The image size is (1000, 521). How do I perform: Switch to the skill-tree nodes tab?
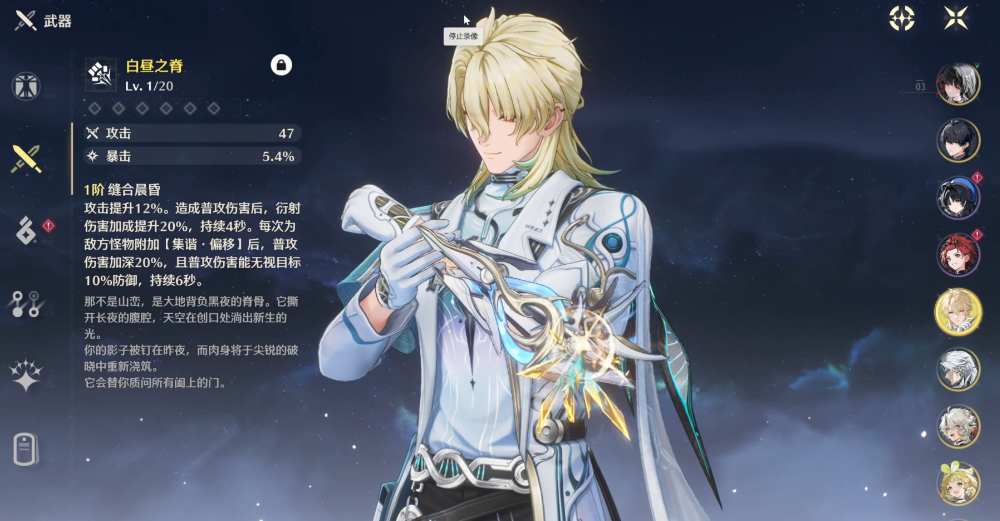[27, 303]
